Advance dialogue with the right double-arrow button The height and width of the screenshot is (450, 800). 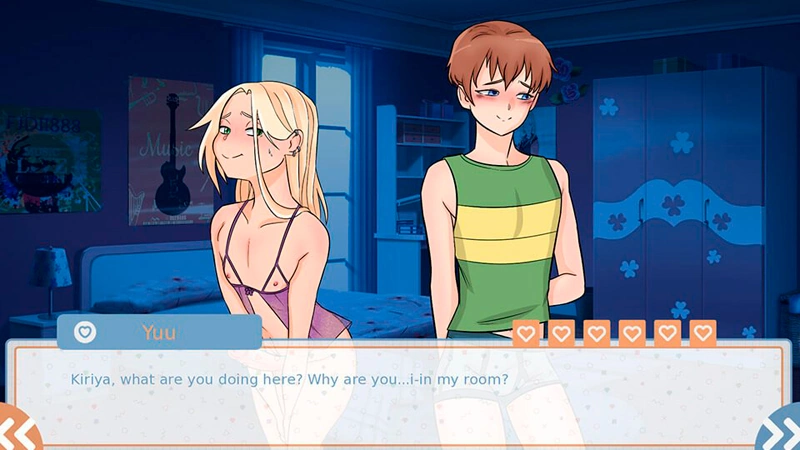(781, 431)
